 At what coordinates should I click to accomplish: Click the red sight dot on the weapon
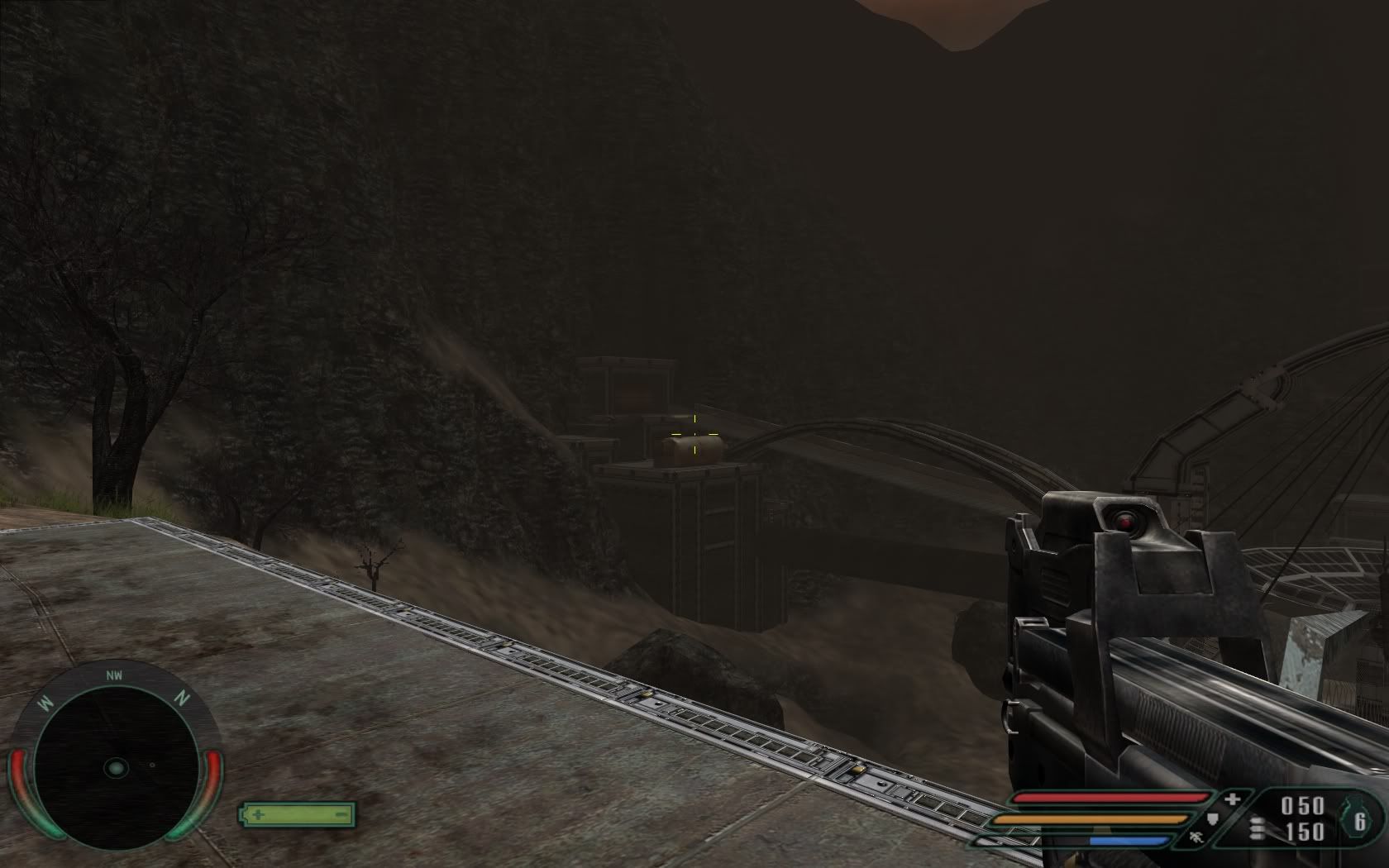click(x=1126, y=522)
